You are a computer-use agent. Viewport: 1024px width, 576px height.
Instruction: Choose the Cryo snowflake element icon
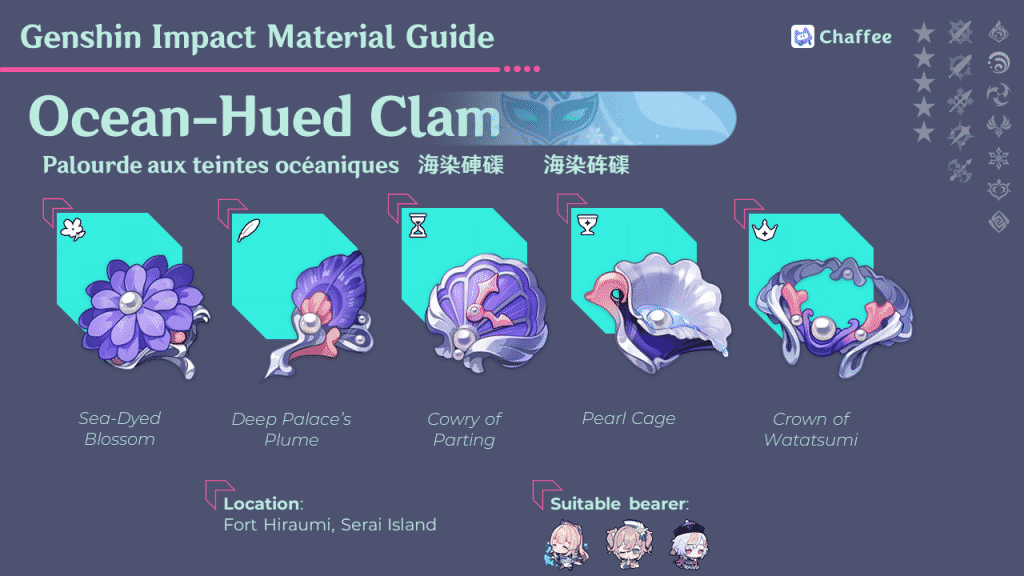(x=998, y=158)
